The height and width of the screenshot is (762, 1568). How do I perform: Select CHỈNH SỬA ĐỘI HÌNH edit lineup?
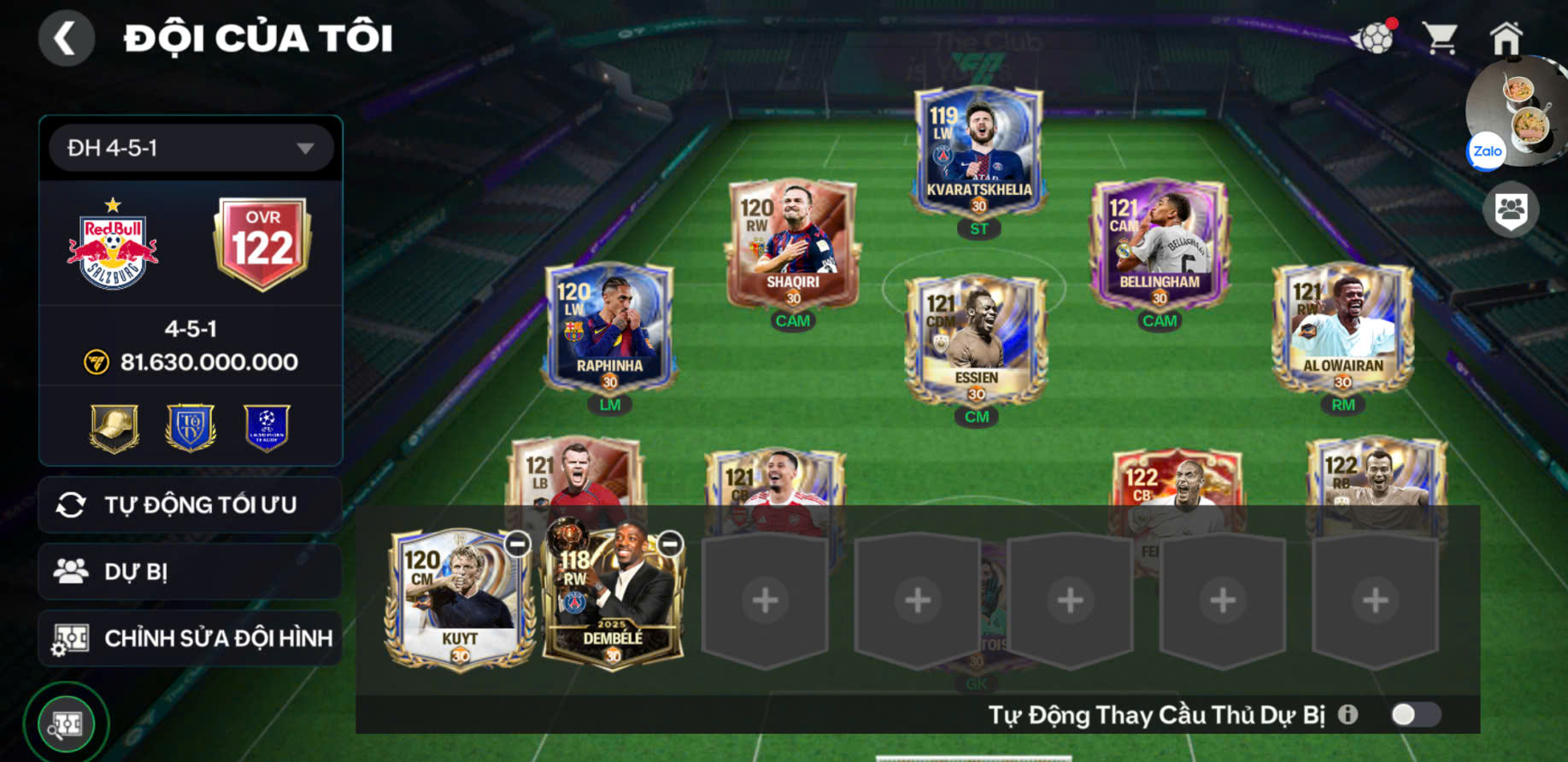pos(191,638)
